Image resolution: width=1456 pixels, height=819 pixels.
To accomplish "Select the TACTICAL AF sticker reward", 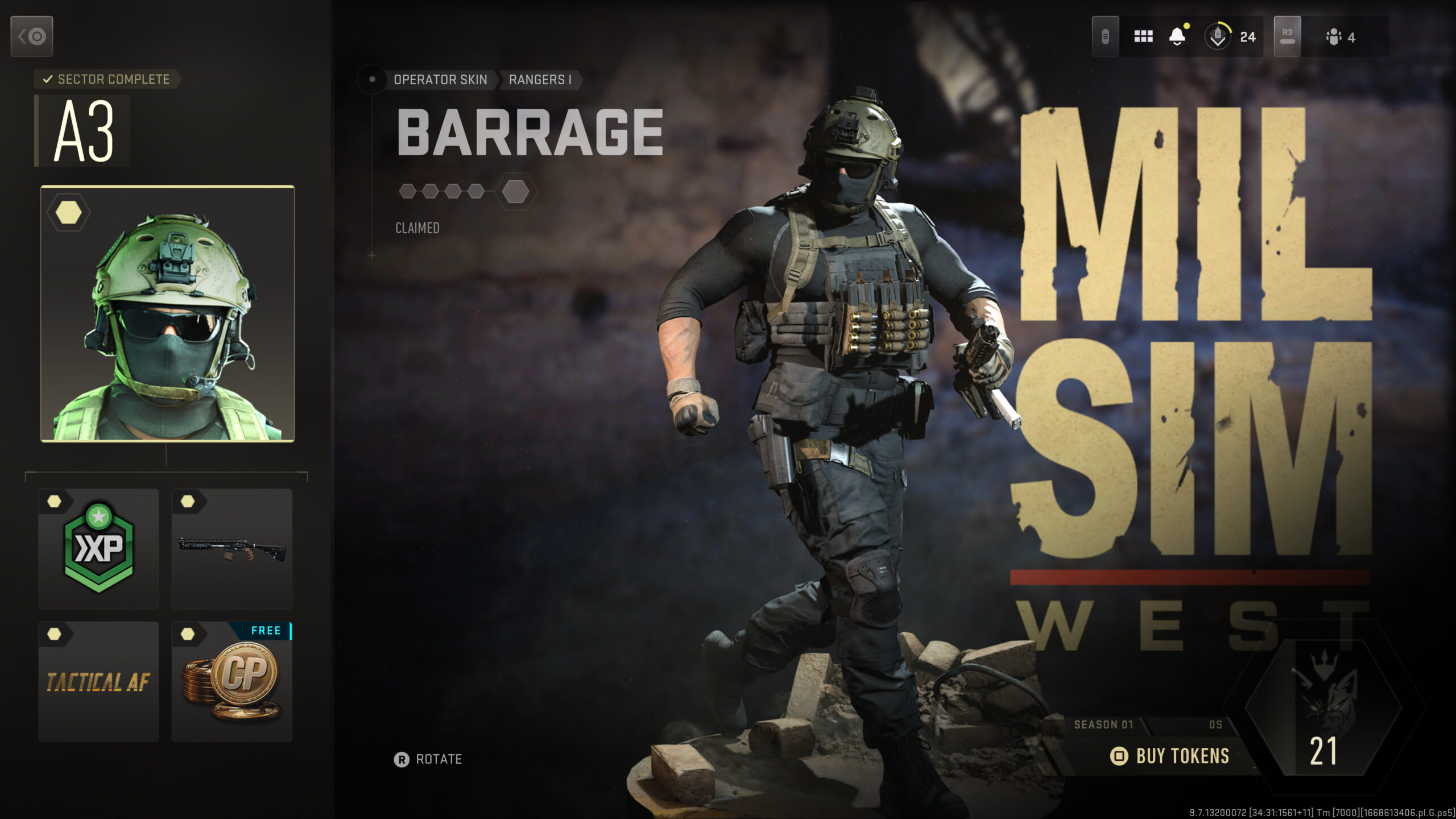I will click(98, 681).
